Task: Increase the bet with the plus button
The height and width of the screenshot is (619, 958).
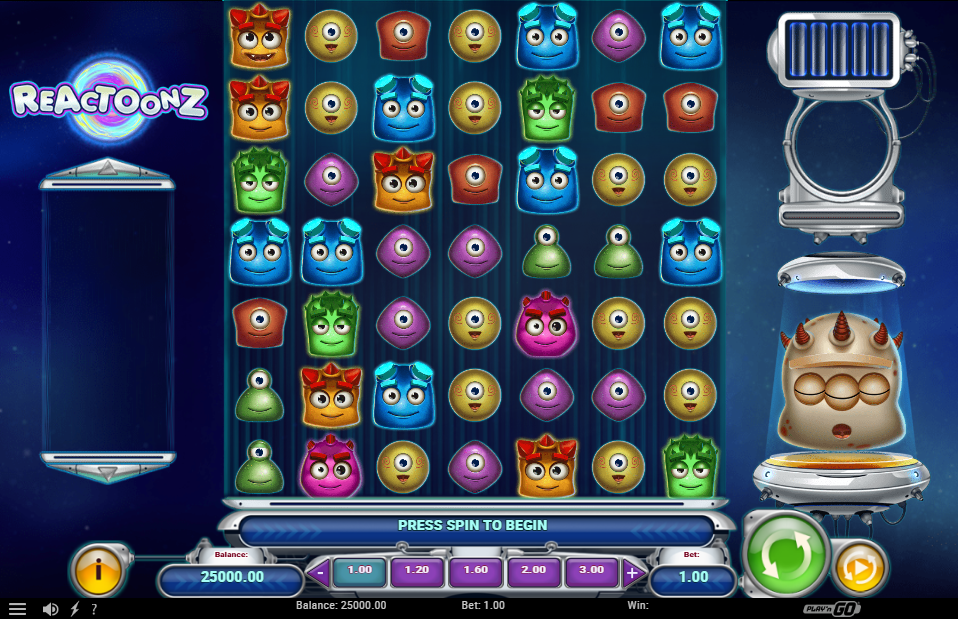Action: click(632, 573)
